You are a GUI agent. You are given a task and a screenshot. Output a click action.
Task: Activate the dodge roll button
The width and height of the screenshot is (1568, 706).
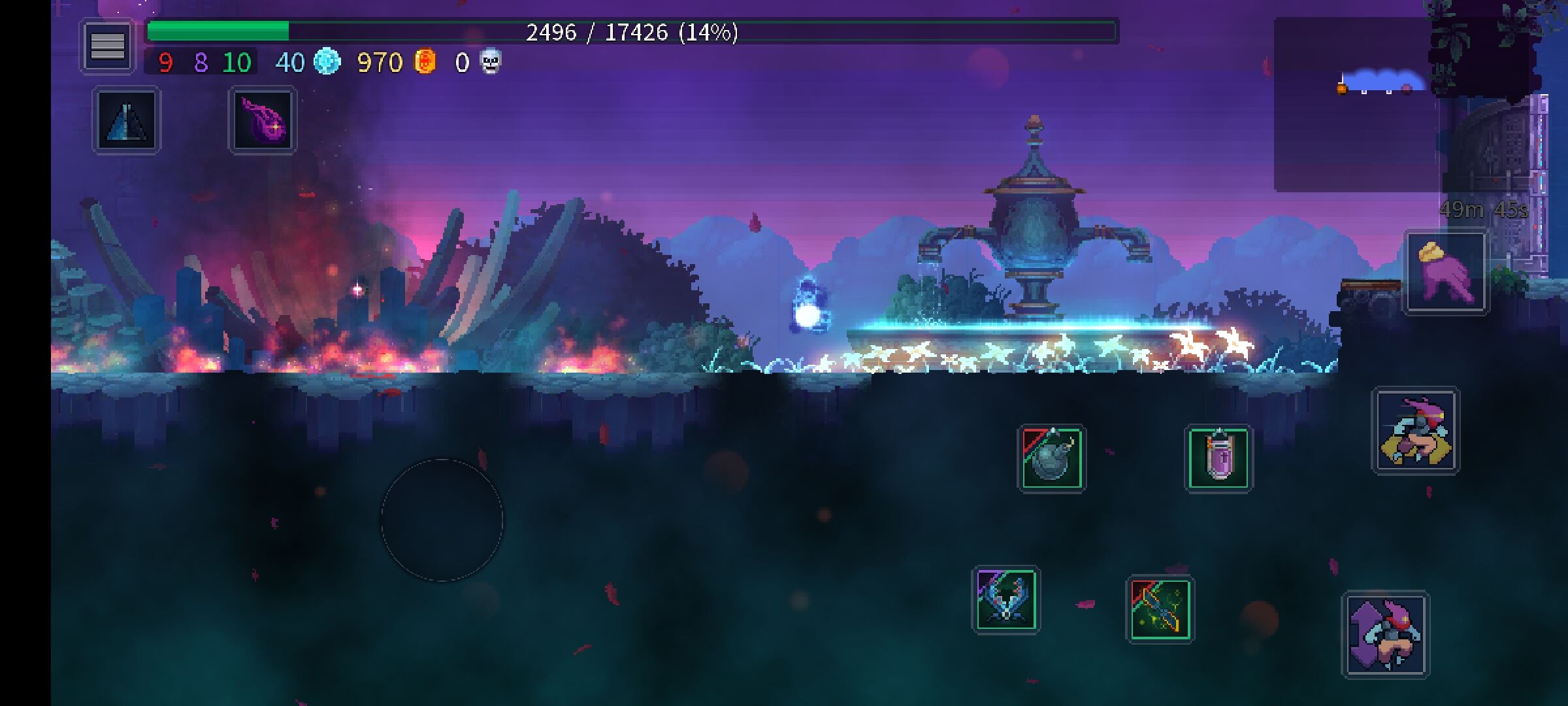point(1415,431)
